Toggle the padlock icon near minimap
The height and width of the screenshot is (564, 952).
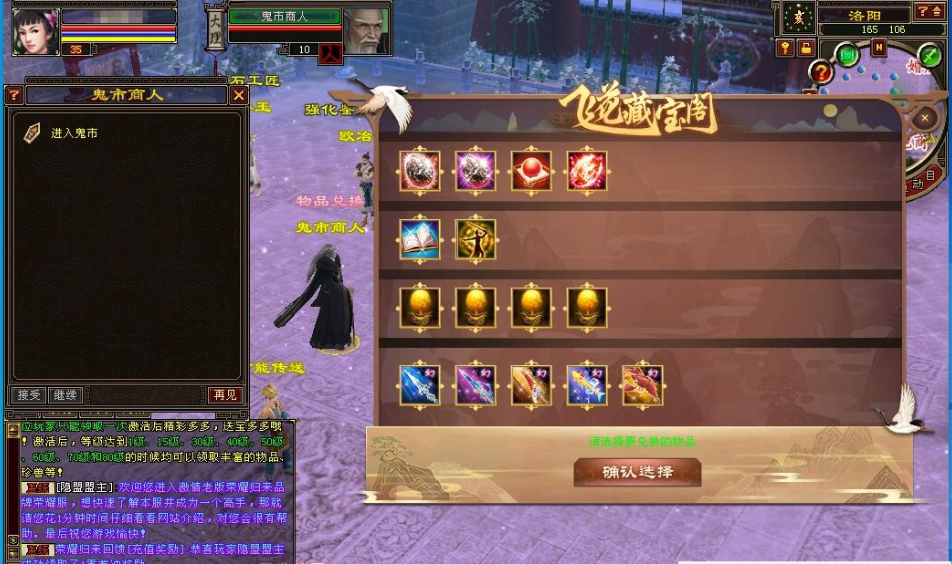[x=805, y=48]
